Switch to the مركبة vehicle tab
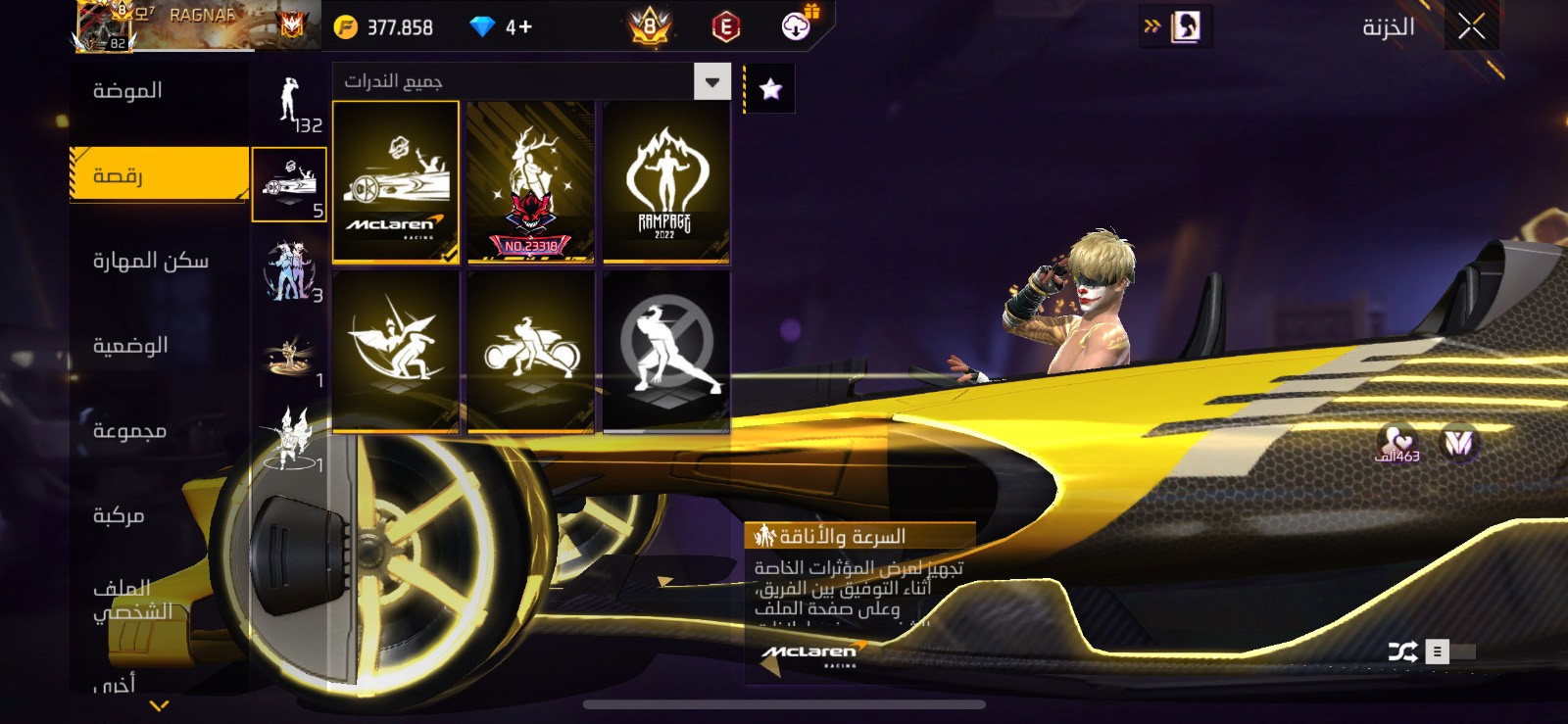1568x724 pixels. coord(119,515)
